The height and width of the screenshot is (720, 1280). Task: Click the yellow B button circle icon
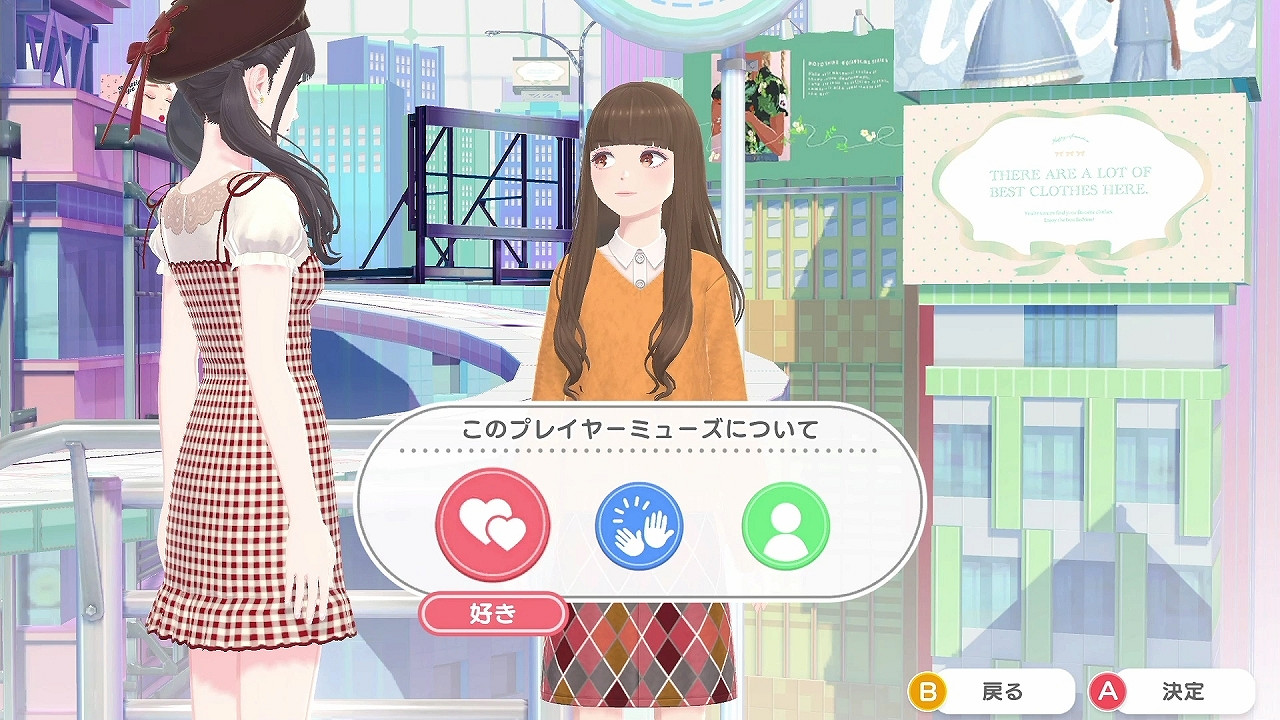pos(929,690)
